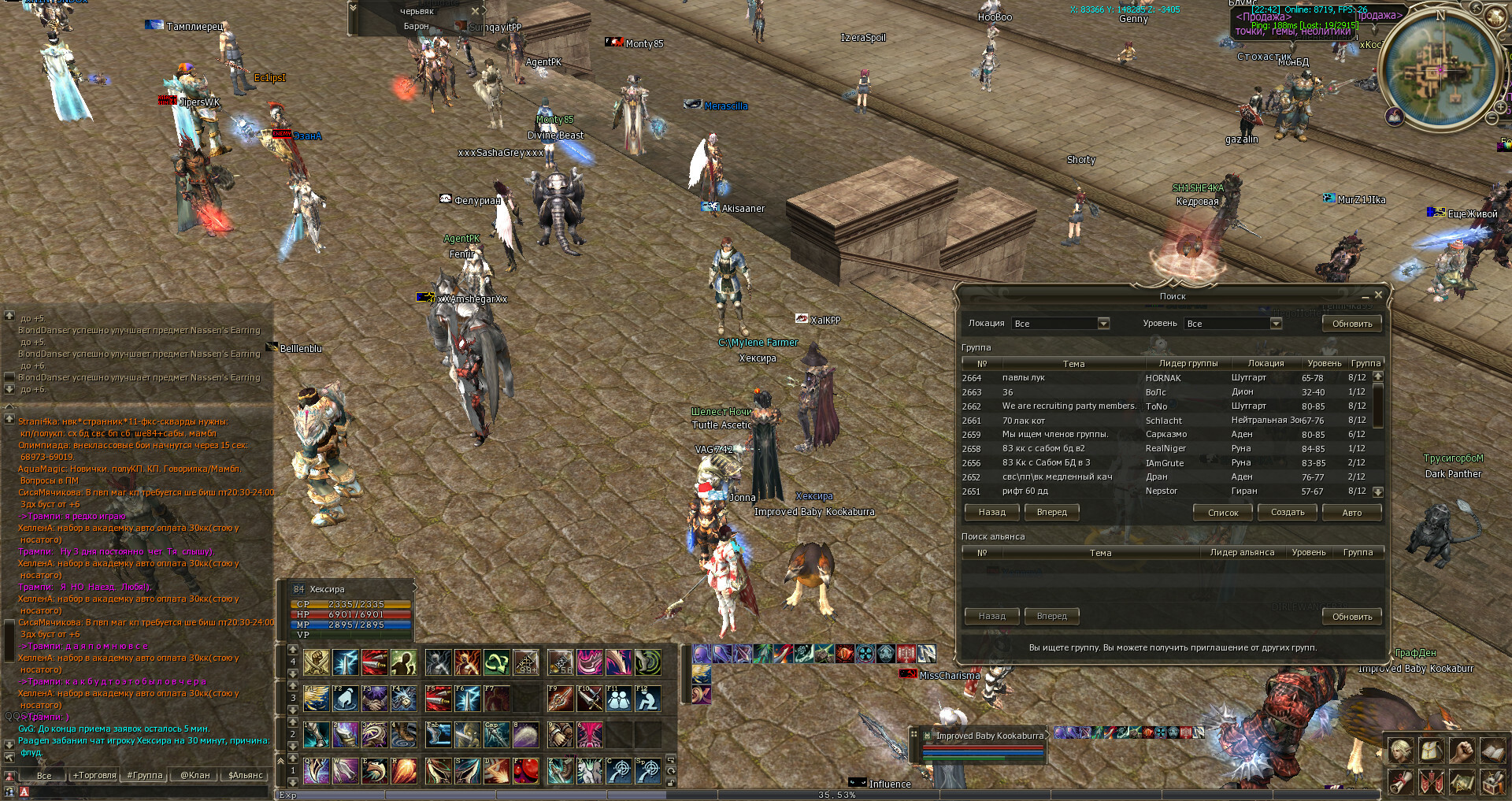Activate the Авто button
The width and height of the screenshot is (1512, 801).
tap(1351, 512)
